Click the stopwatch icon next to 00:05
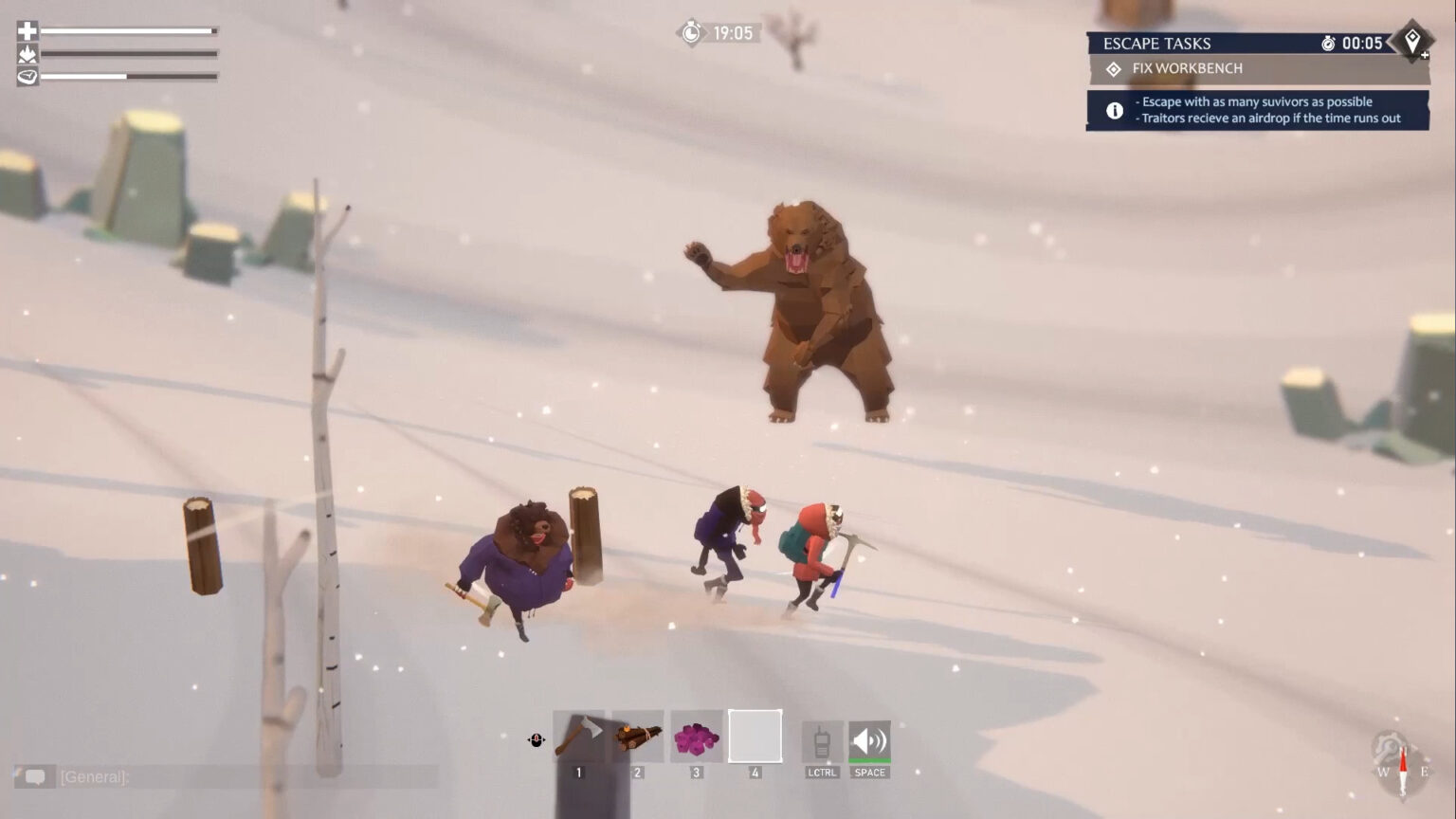The image size is (1456, 819). pos(1329,43)
